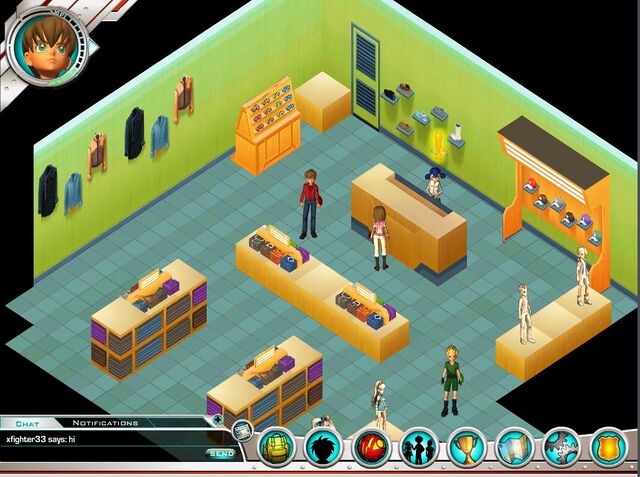The image size is (640, 477).
Task: Click the small button beside the chat panel
Action: 242,432
